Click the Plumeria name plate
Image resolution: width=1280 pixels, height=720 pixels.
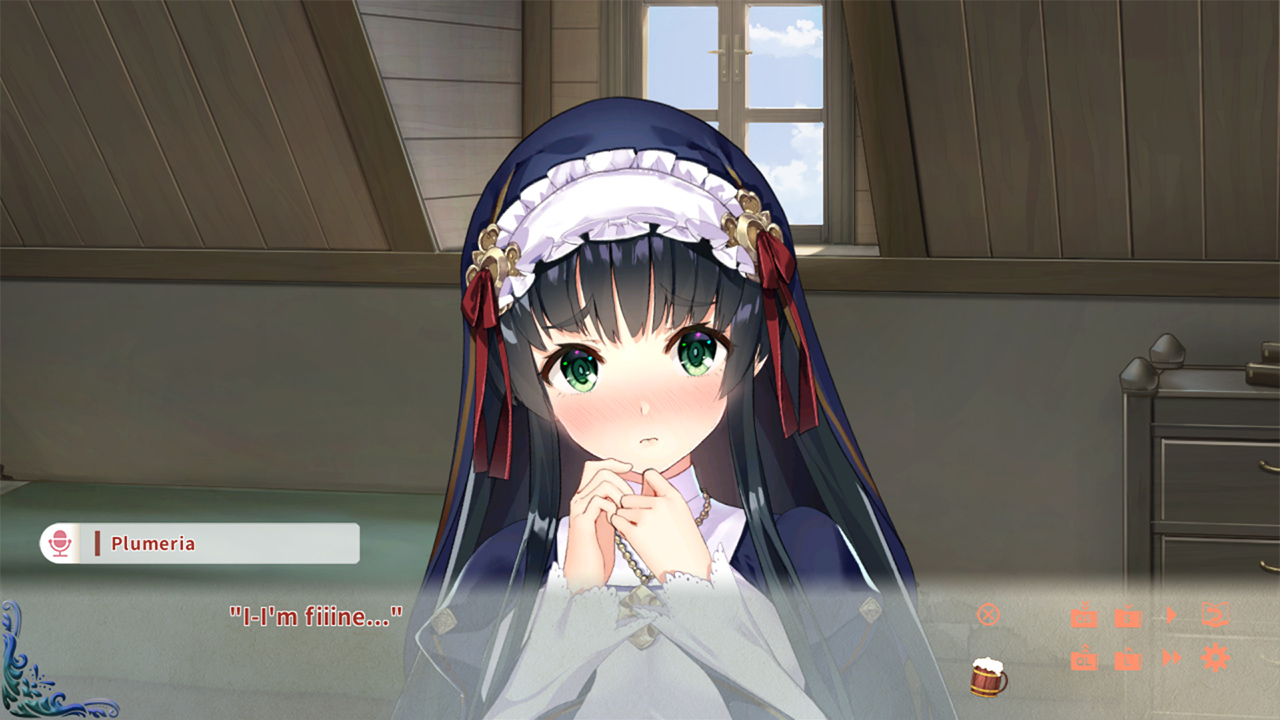200,544
